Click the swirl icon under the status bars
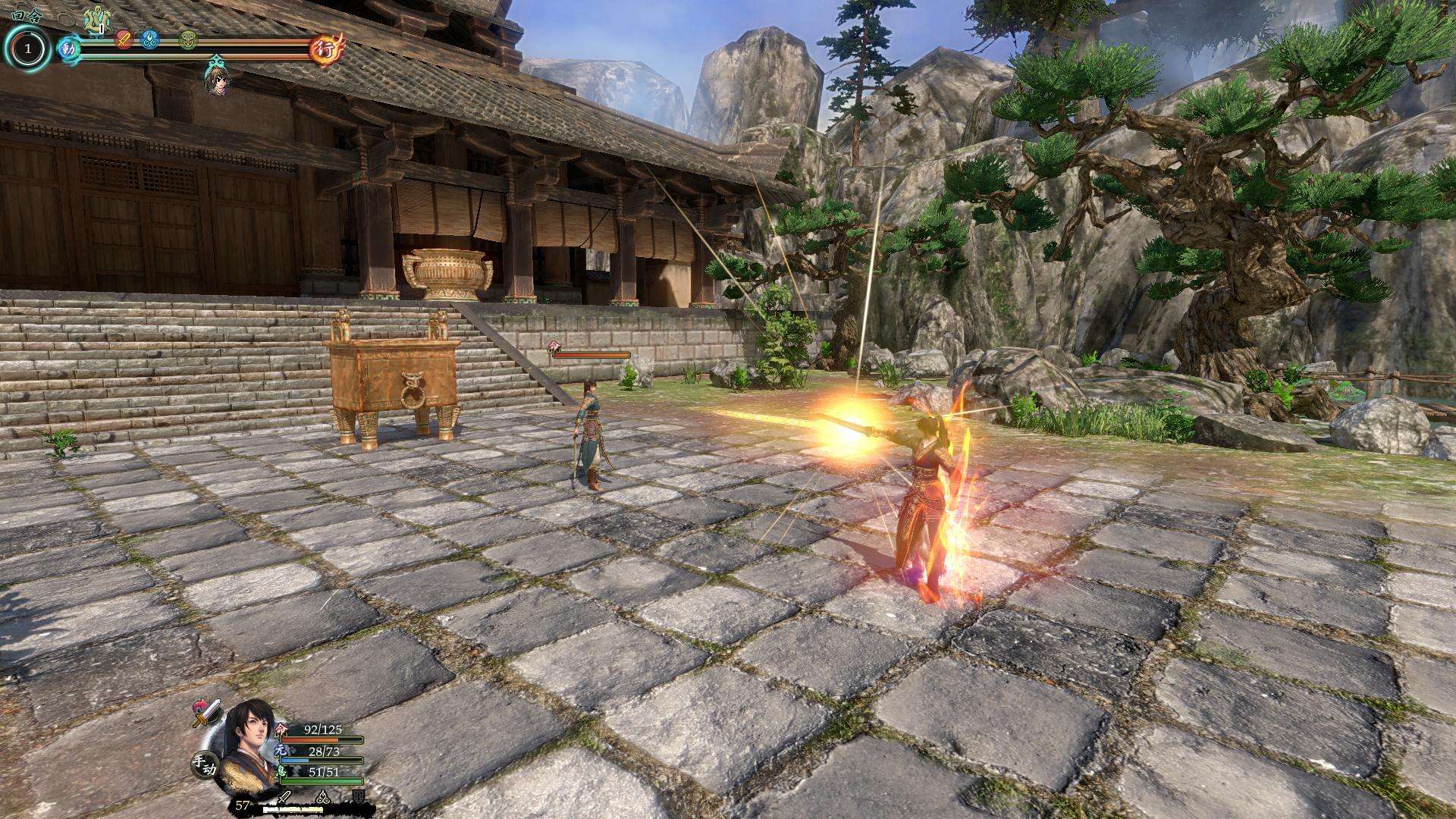The width and height of the screenshot is (1456, 819). point(322,797)
